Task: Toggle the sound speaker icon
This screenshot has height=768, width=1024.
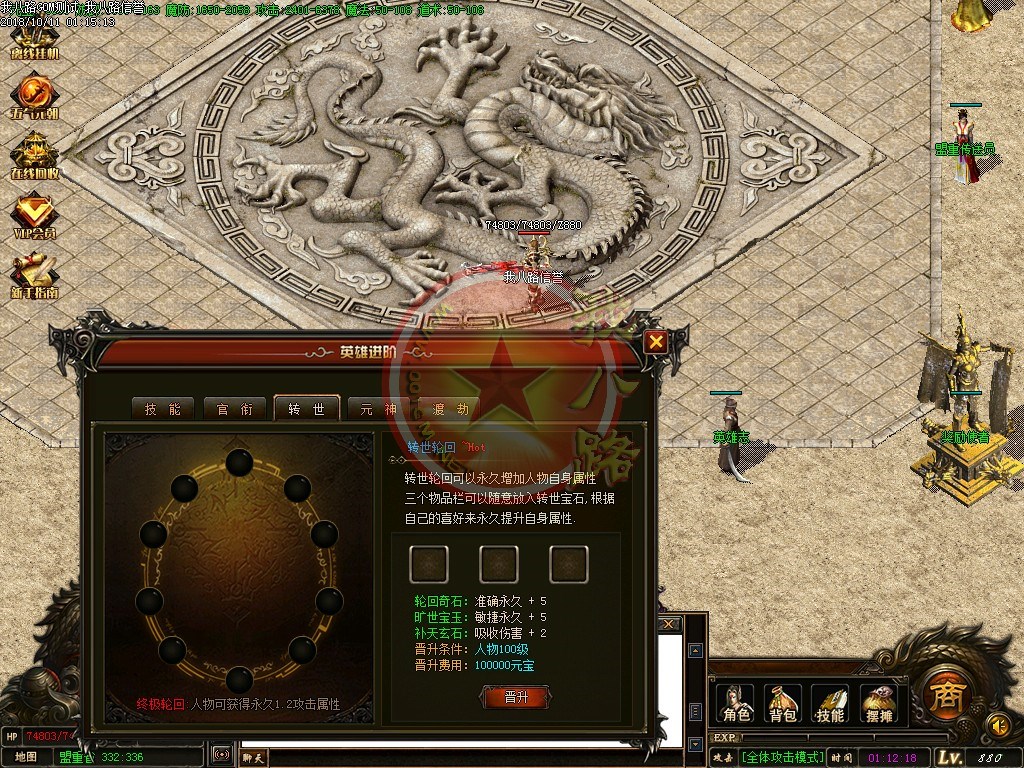Action: tap(996, 724)
